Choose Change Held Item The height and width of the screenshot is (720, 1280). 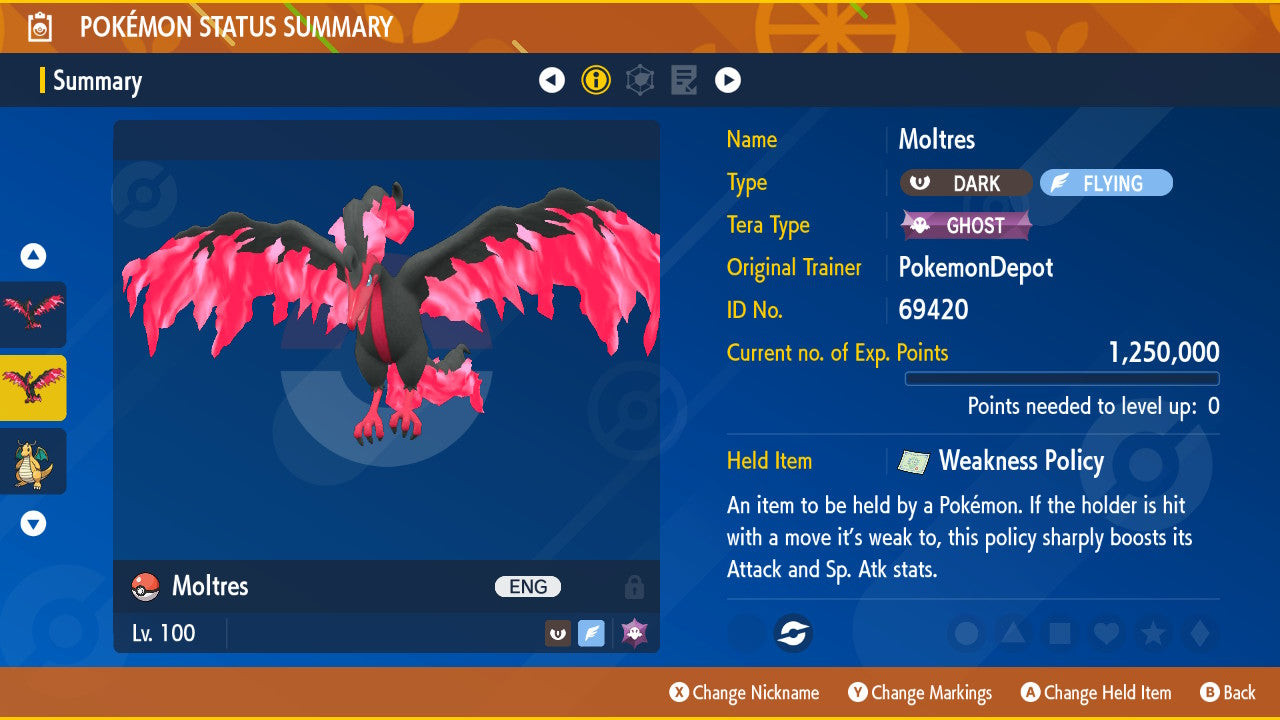pos(1096,692)
